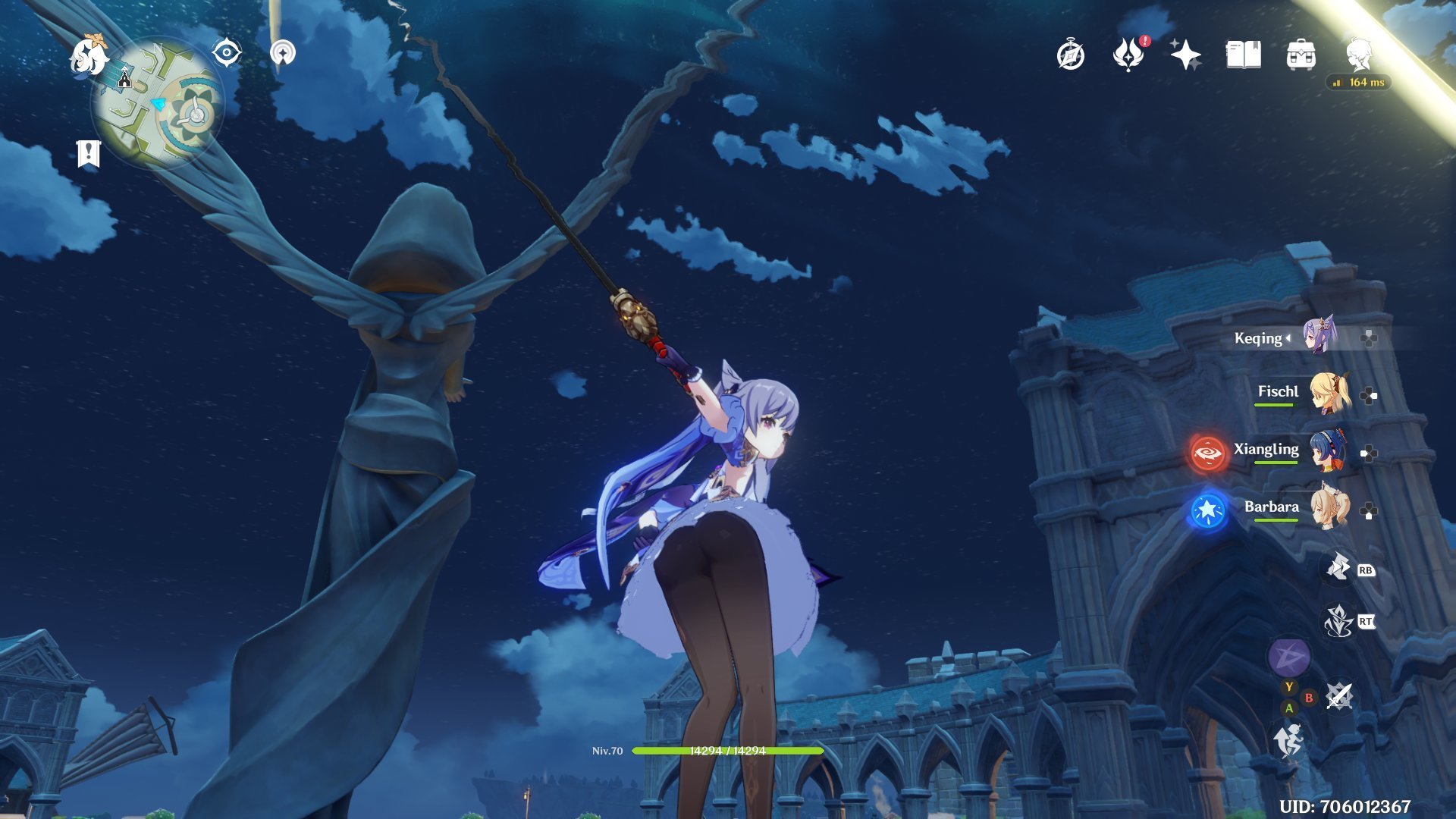Open the events icon with red alert

pos(1128,55)
